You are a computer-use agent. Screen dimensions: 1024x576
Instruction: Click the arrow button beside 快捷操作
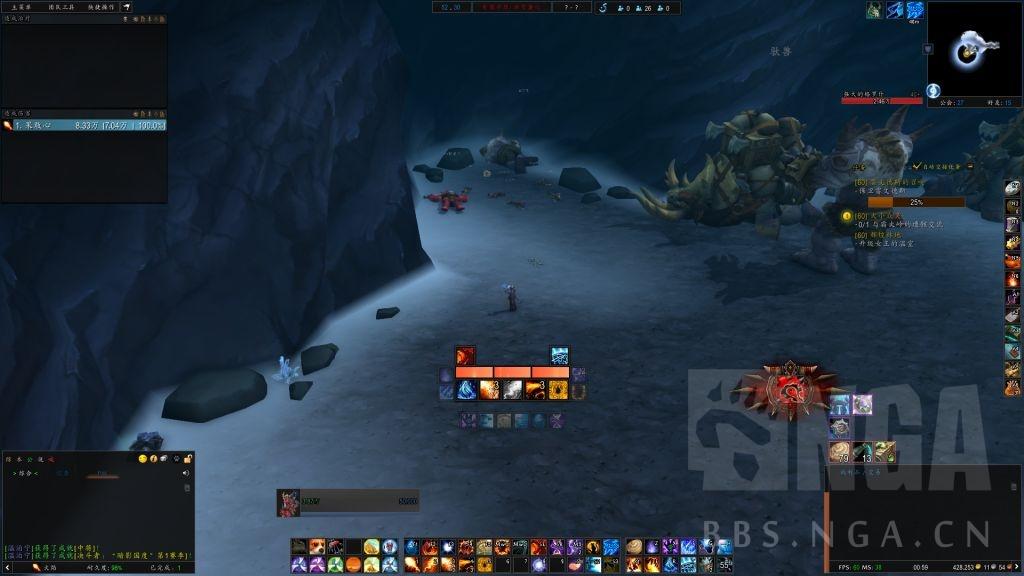(127, 7)
